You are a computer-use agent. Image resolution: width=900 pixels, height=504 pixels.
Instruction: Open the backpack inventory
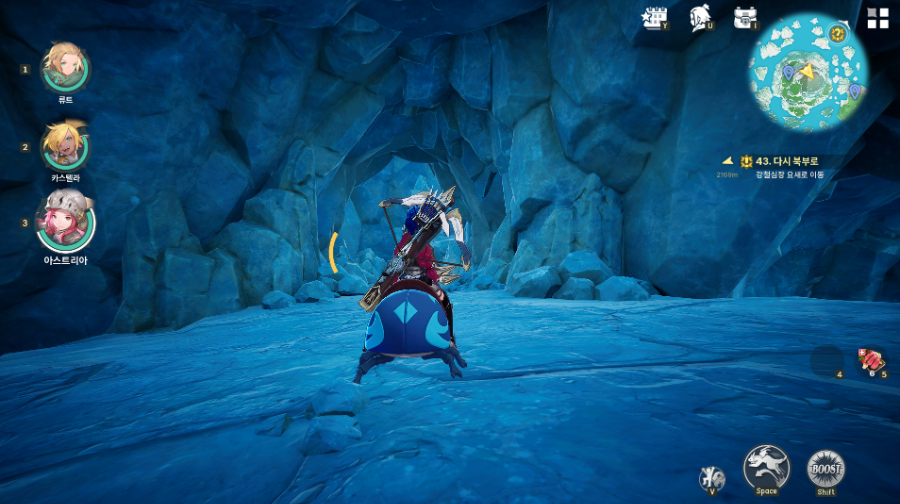point(745,17)
